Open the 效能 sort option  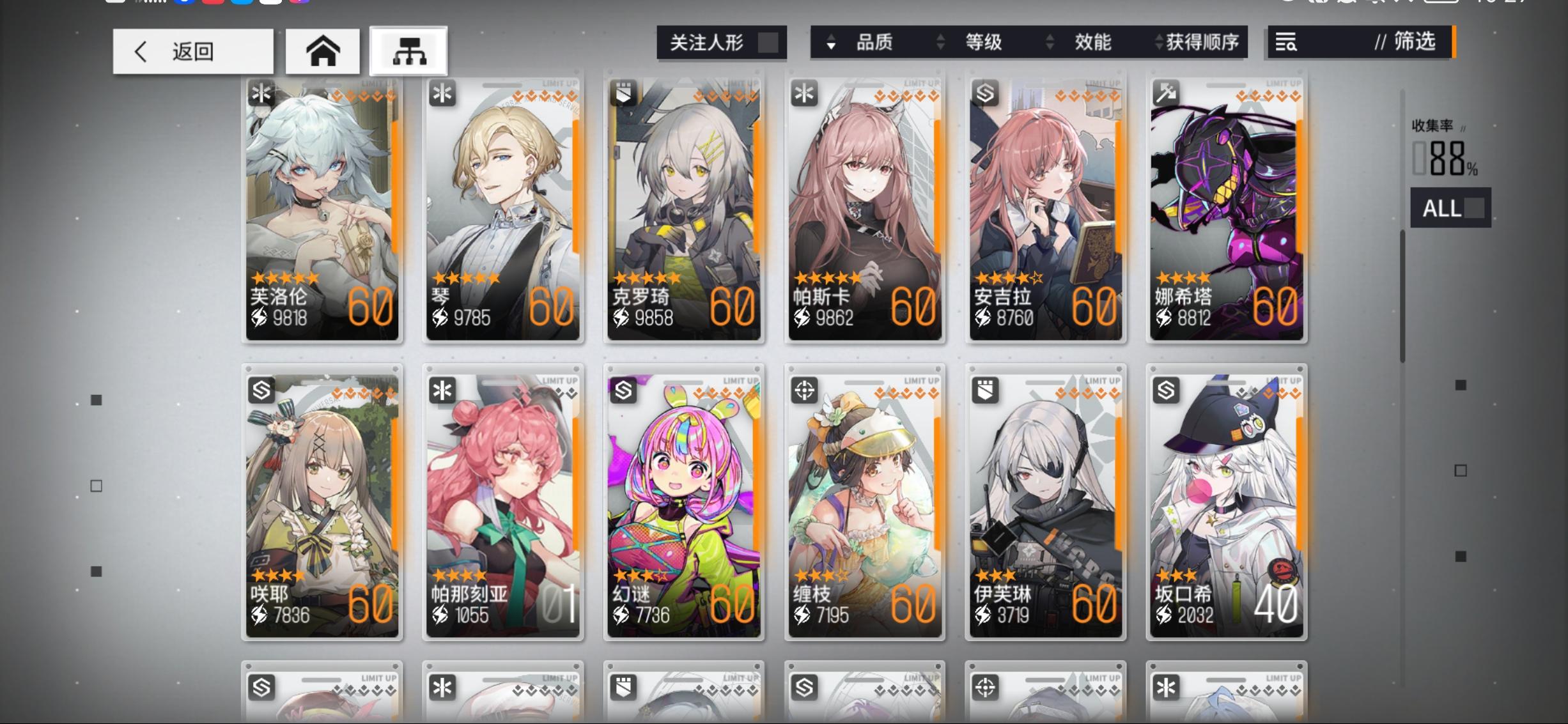point(1094,42)
